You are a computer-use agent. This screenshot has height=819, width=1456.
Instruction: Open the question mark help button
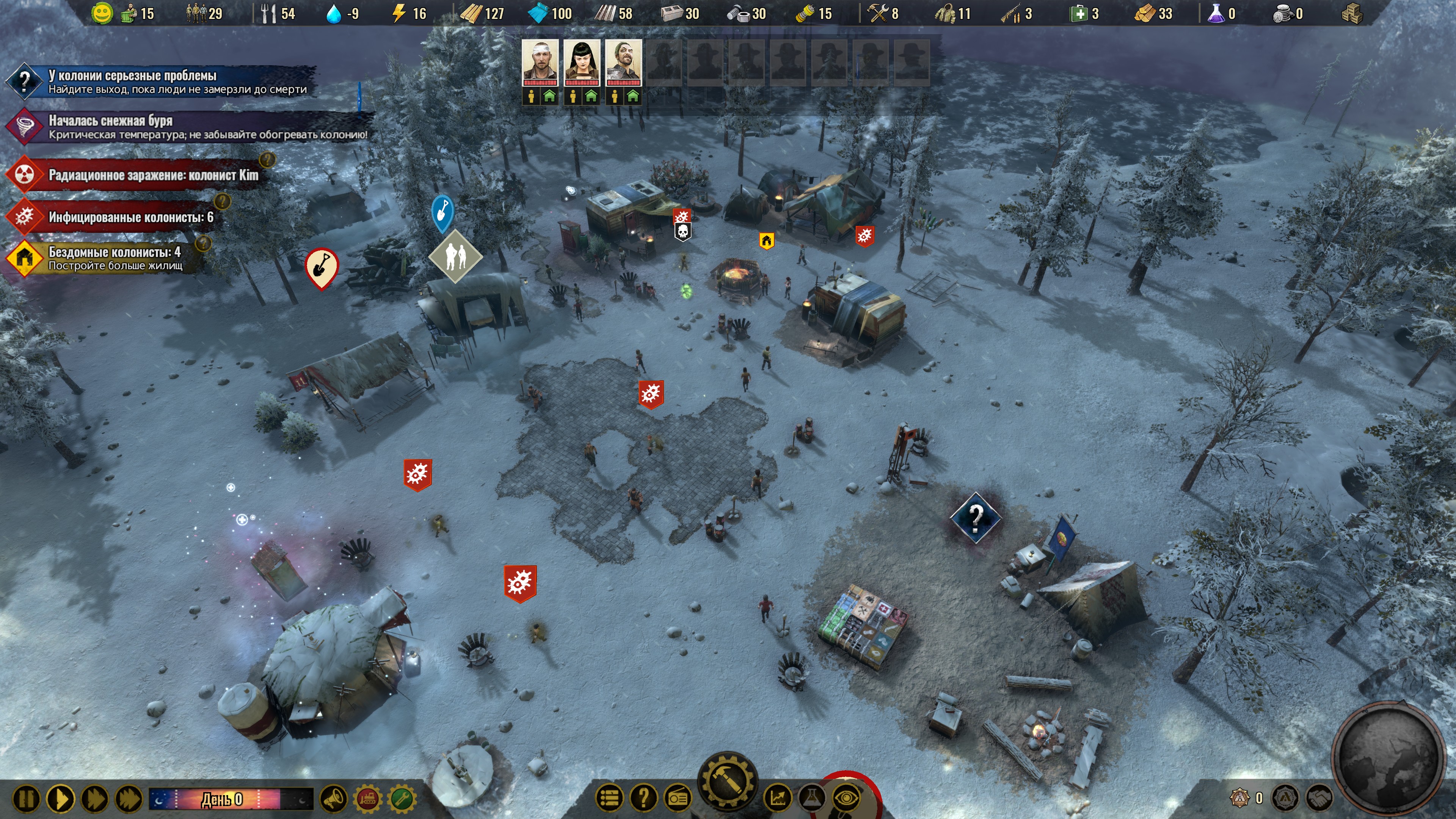point(643,797)
